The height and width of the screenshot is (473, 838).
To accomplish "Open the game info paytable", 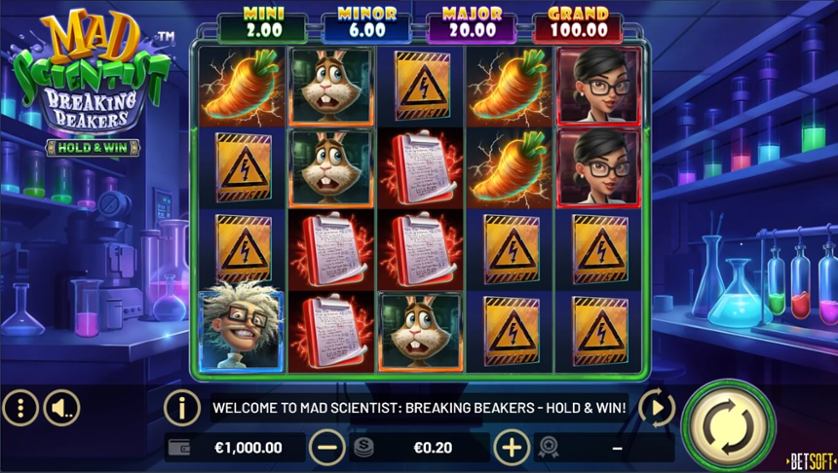I will 182,407.
